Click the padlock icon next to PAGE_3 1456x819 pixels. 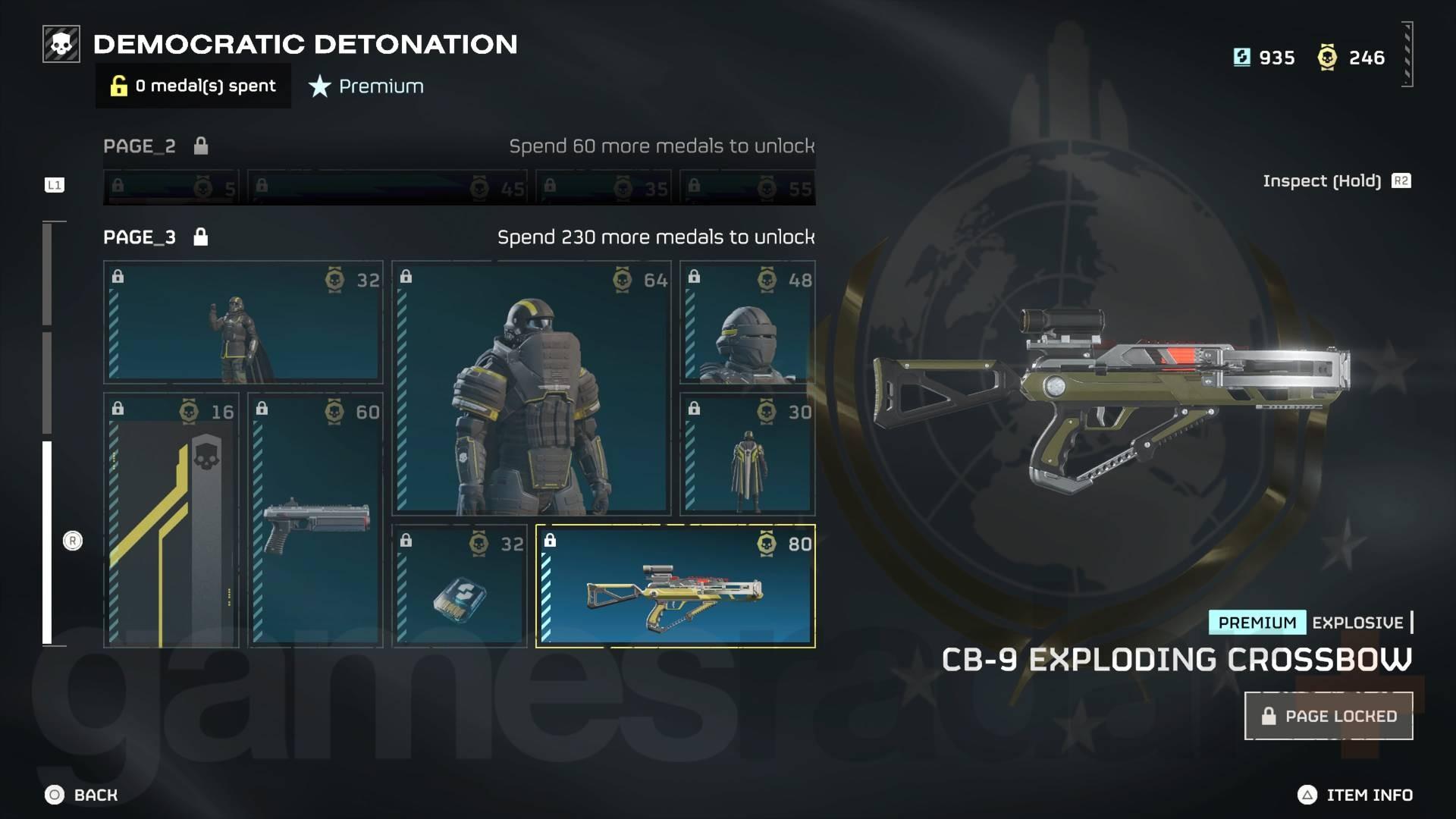(200, 237)
